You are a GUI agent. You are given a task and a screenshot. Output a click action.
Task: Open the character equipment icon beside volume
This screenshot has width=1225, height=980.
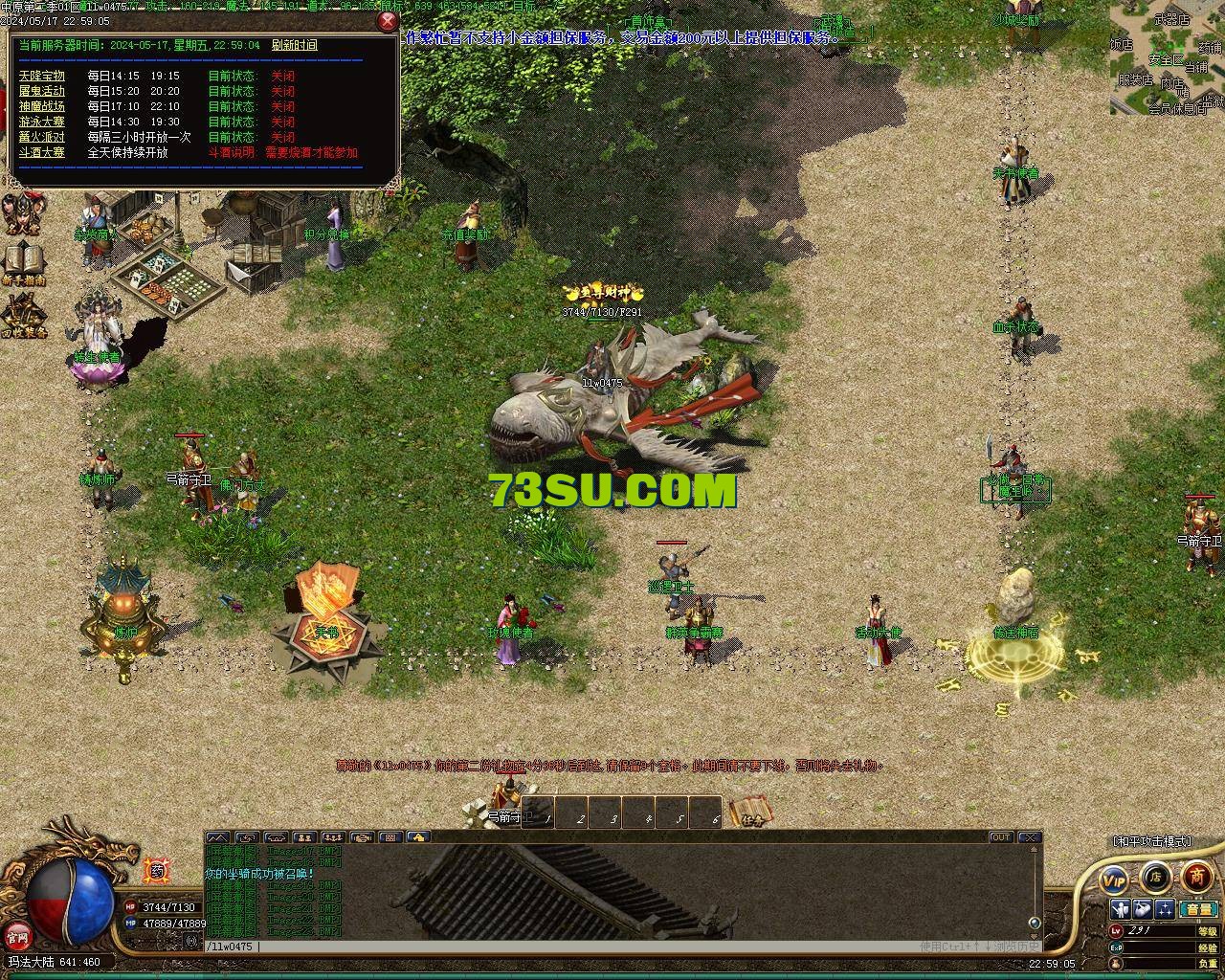pos(1120,909)
